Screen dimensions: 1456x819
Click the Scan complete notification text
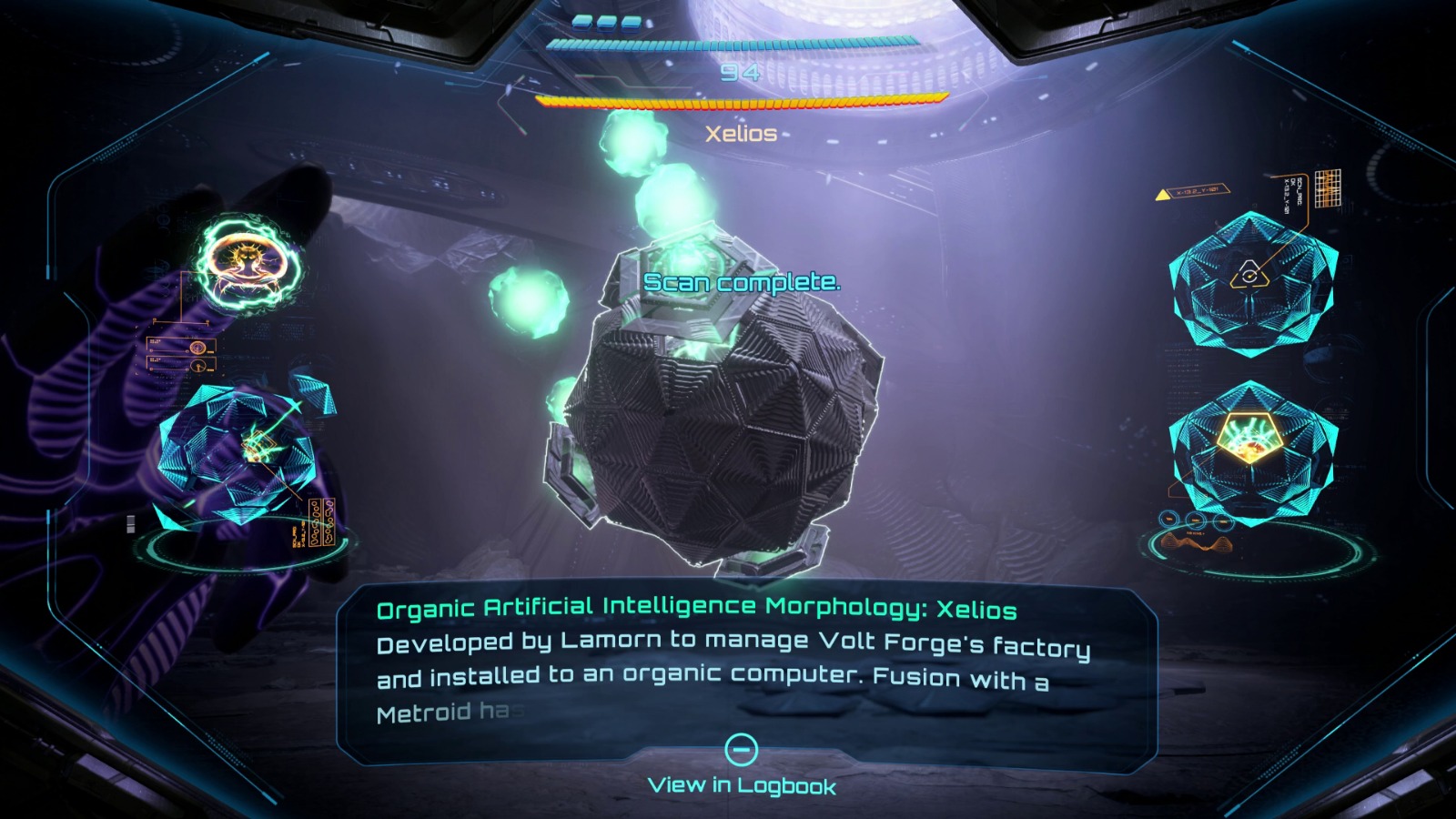tap(742, 282)
